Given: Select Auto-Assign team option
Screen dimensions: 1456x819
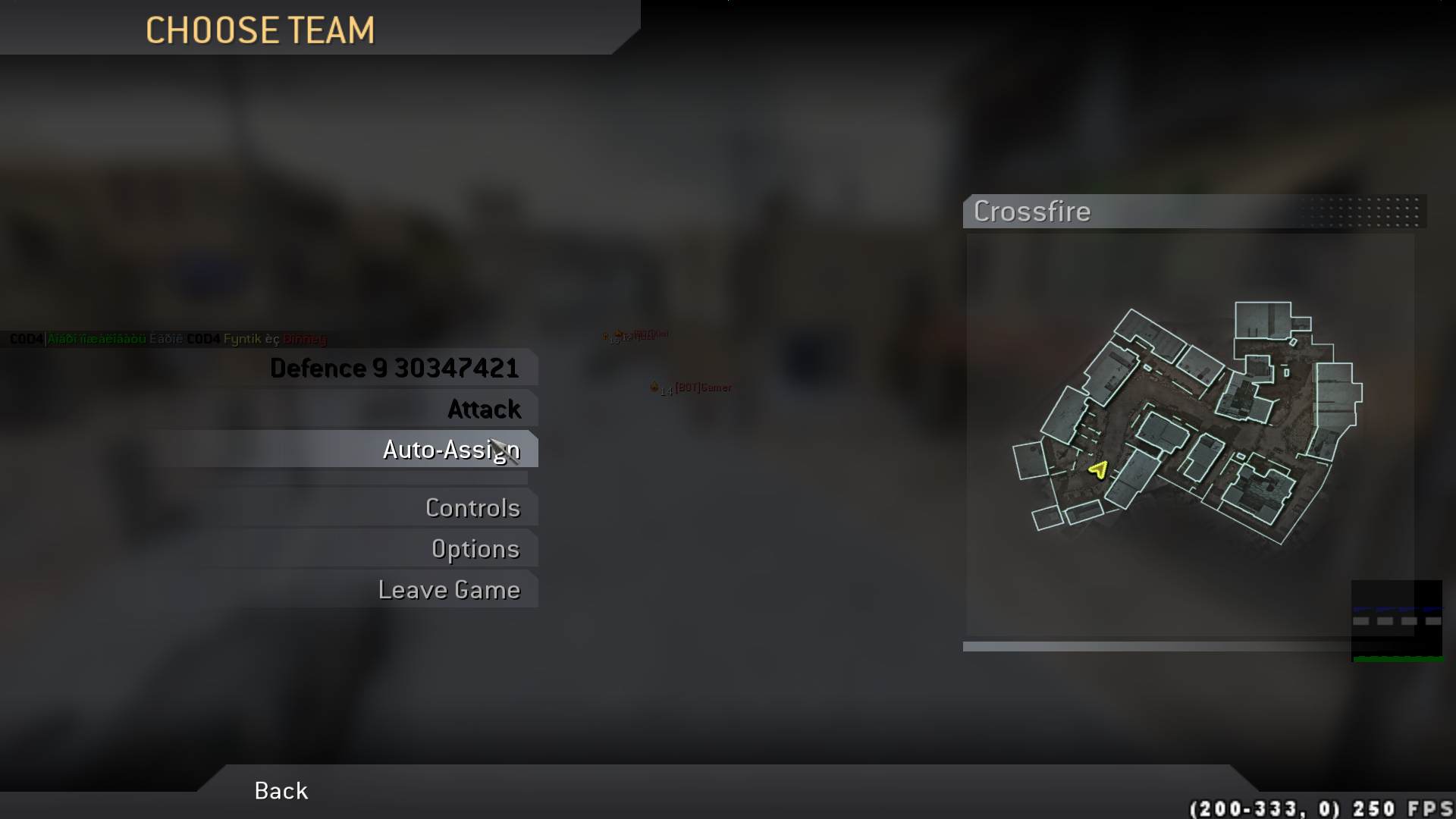Looking at the screenshot, I should [x=450, y=450].
